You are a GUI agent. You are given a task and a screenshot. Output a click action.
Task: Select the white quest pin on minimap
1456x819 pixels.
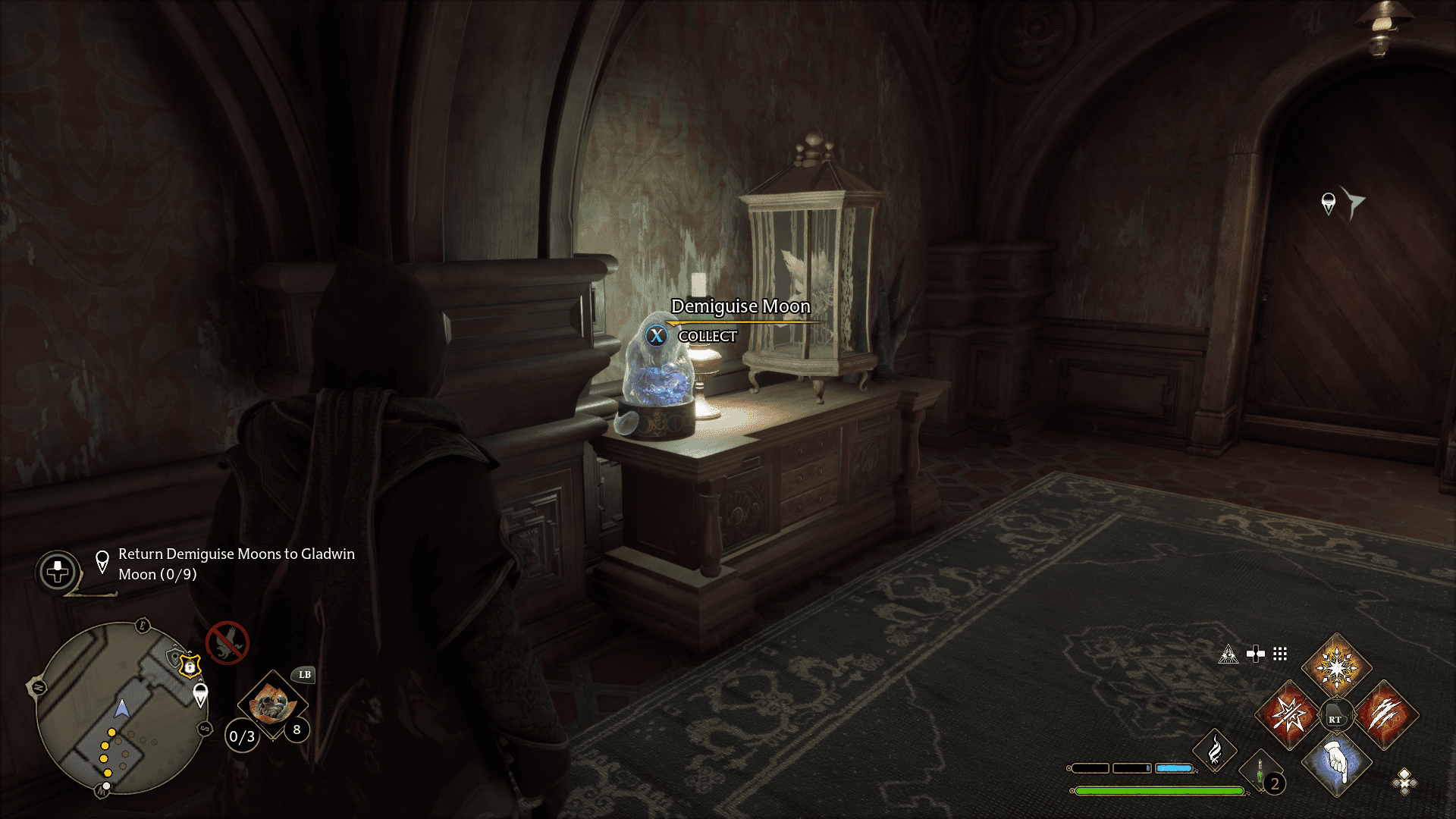point(200,694)
